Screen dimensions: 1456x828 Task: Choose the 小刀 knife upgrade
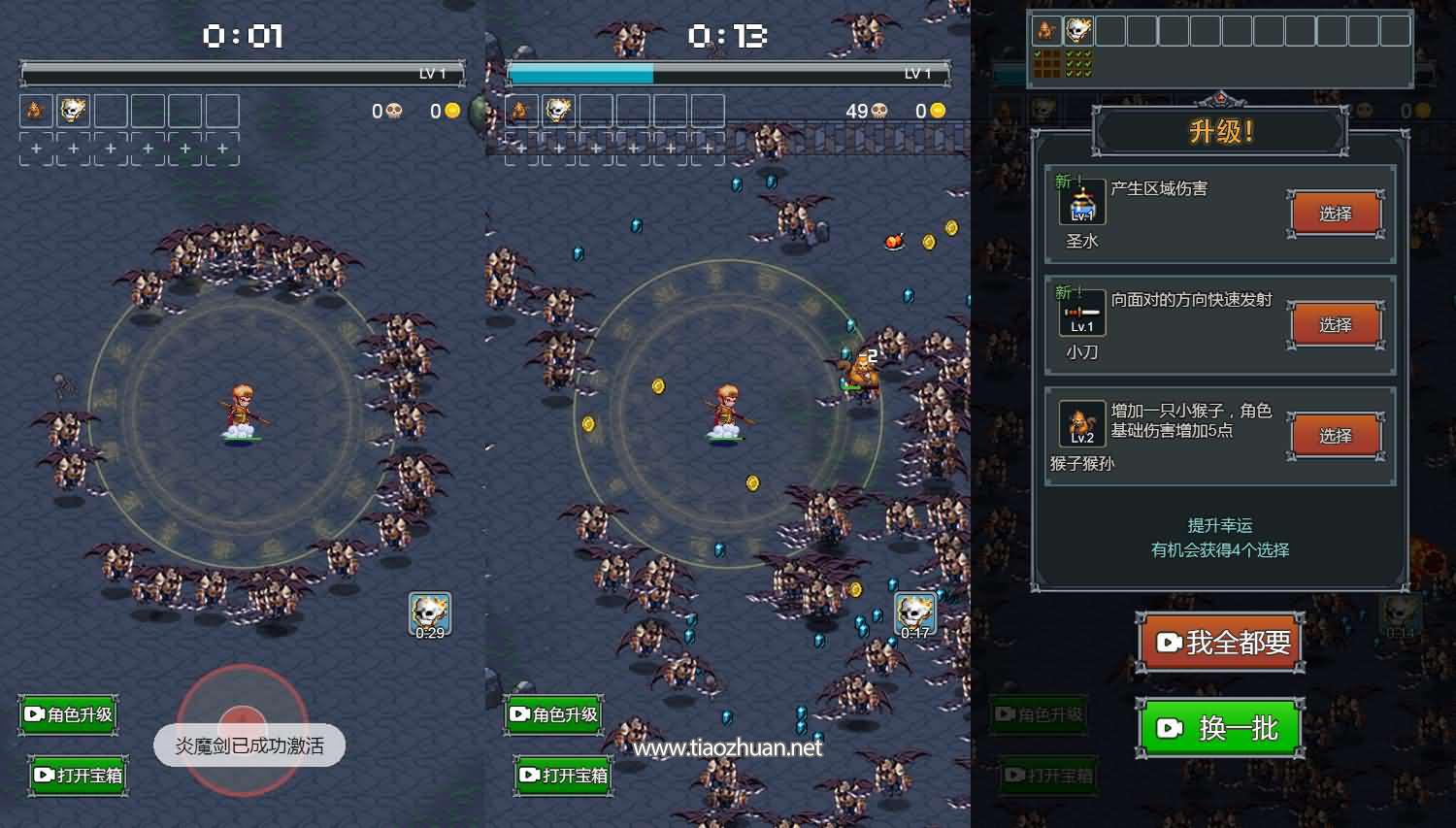coord(1335,325)
